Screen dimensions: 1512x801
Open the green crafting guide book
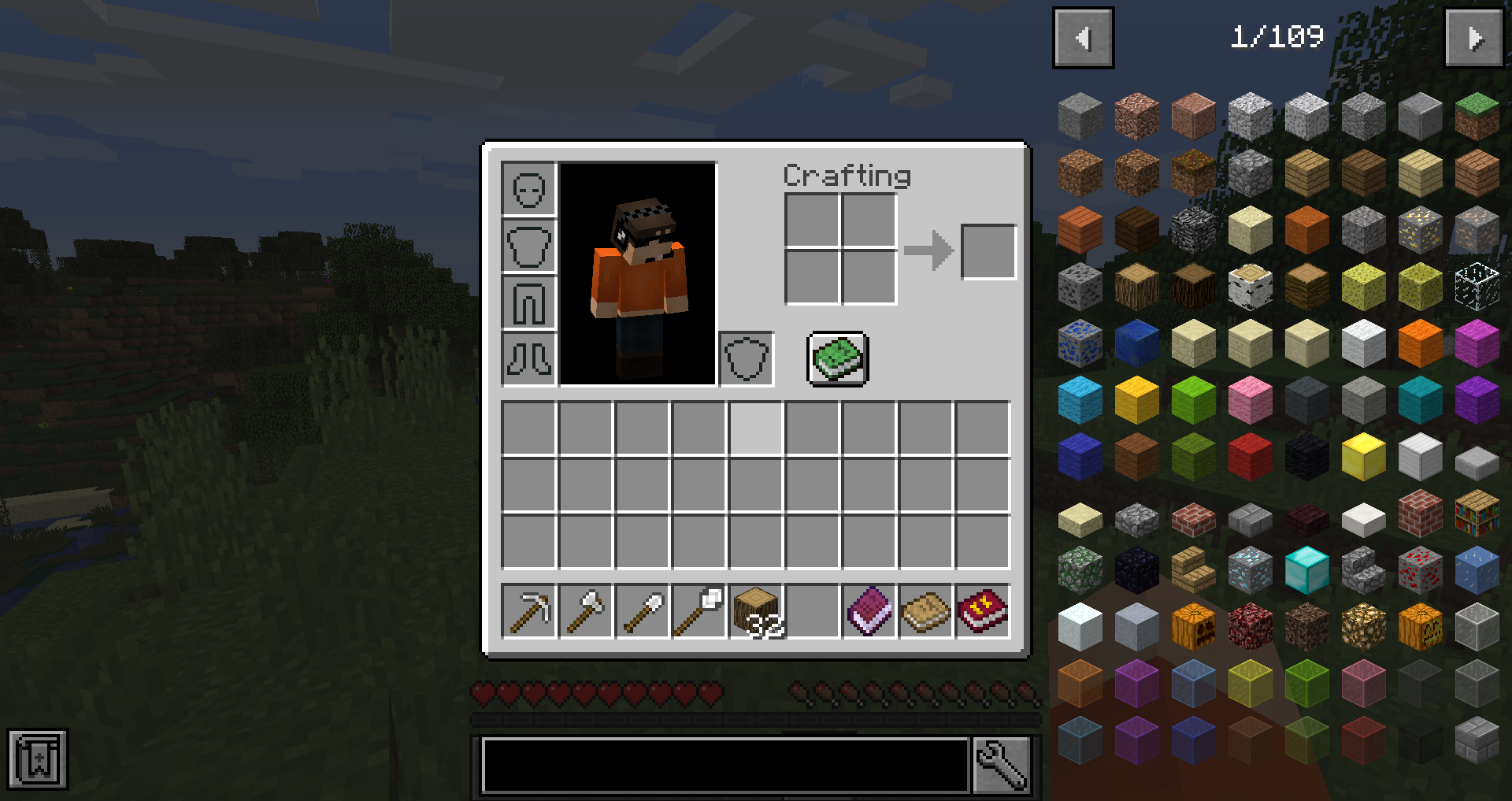tap(836, 361)
